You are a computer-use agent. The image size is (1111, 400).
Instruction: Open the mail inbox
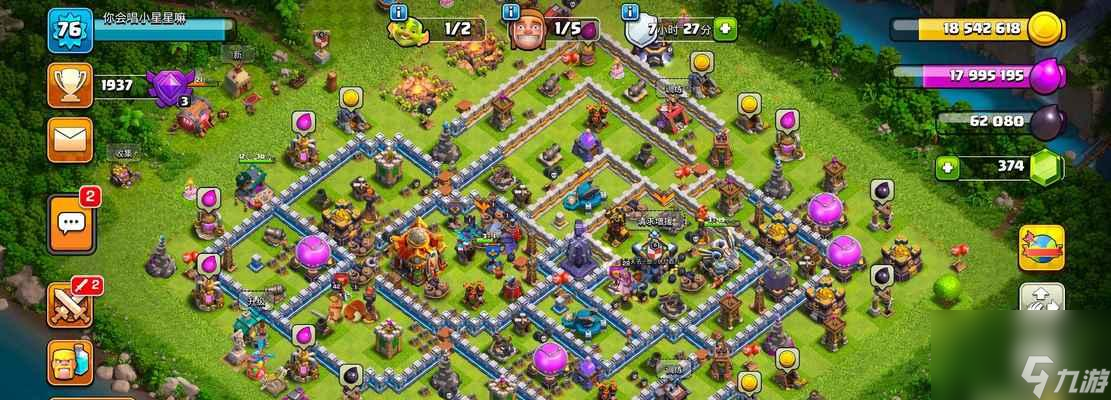point(69,138)
